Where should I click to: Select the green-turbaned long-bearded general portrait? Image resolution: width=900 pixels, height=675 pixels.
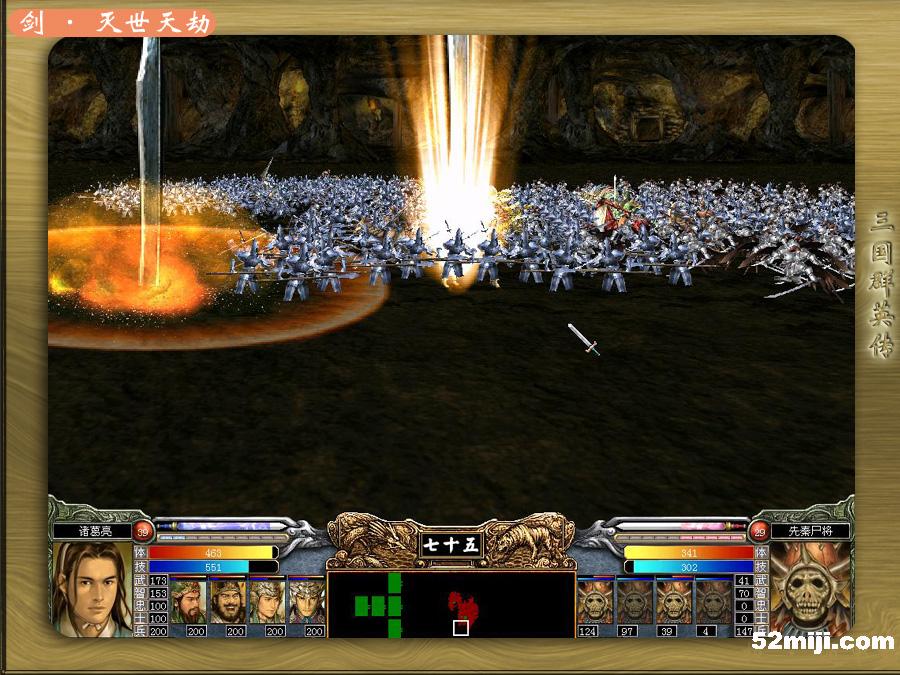(x=188, y=601)
